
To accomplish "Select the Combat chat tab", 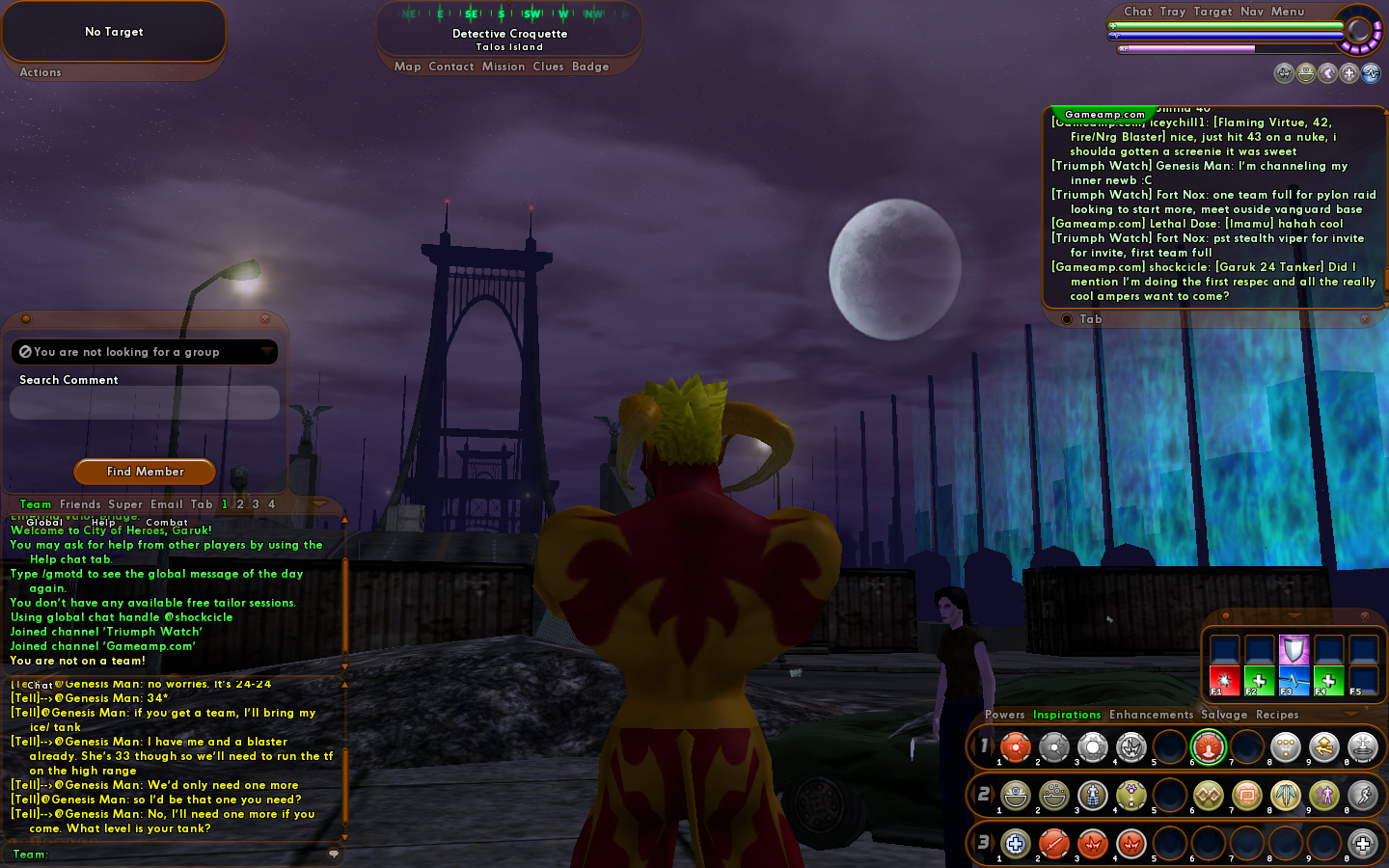I will pyautogui.click(x=167, y=523).
